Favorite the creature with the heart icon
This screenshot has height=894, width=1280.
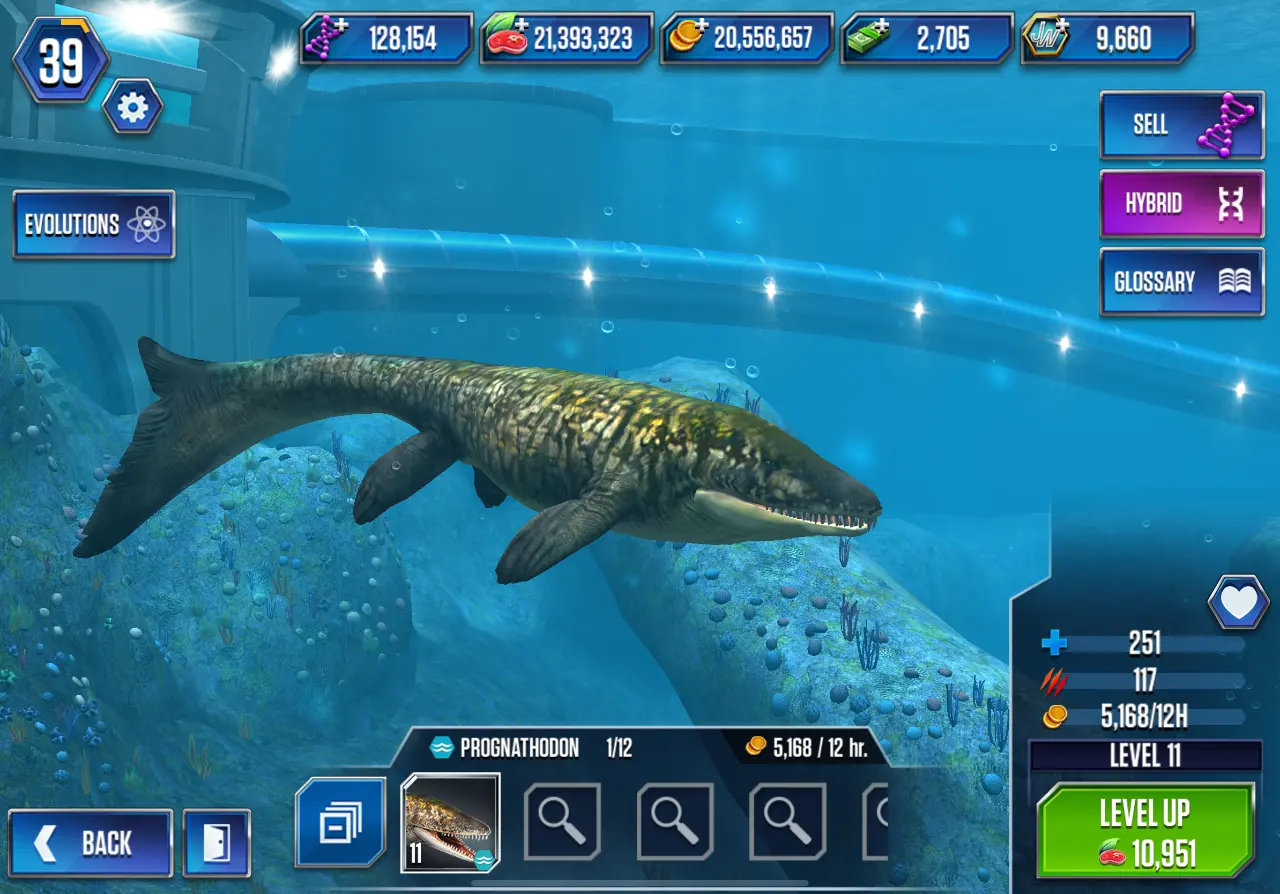1238,602
